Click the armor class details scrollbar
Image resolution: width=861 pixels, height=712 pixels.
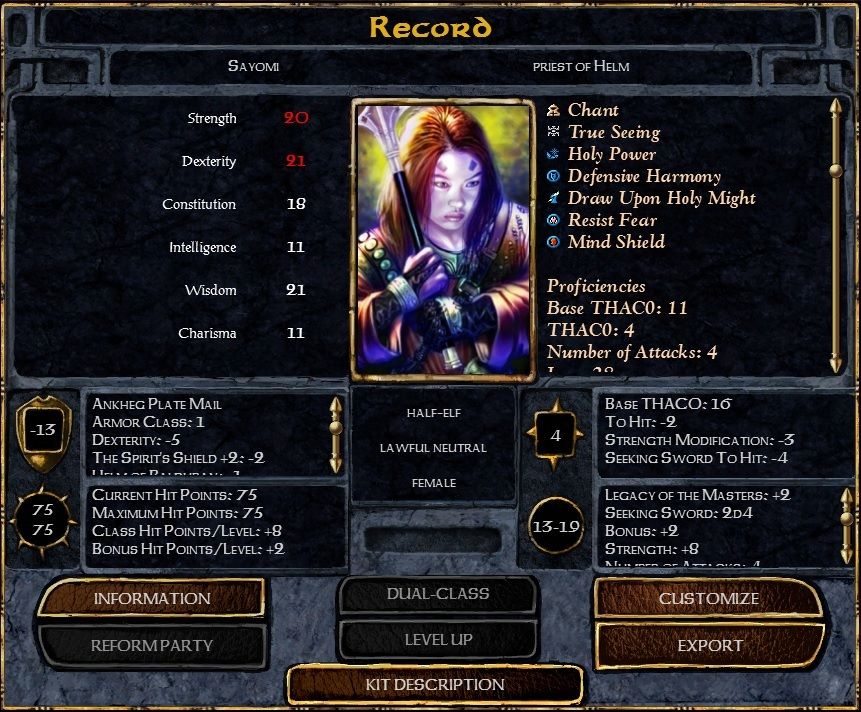[336, 434]
